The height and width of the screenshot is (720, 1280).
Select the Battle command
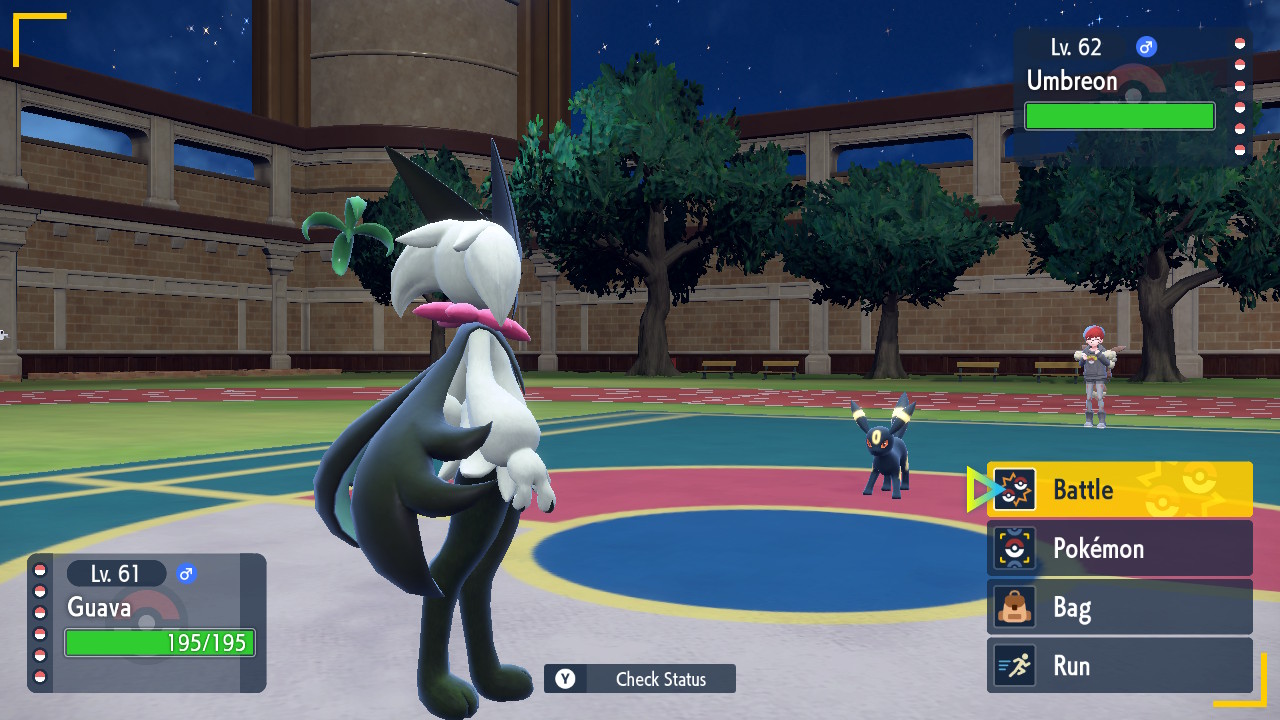(1119, 489)
